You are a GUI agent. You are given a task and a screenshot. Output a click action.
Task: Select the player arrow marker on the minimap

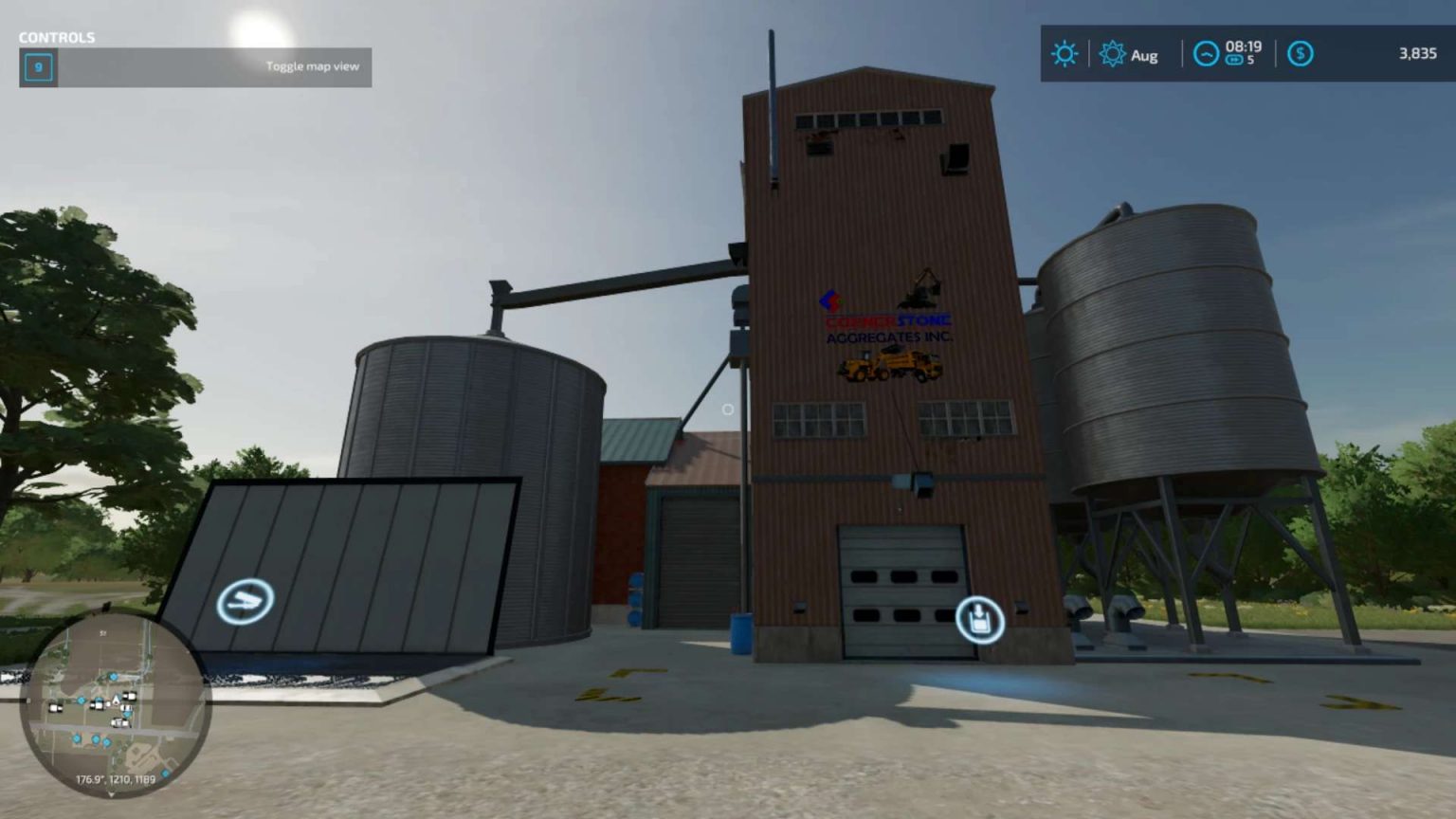coord(115,701)
